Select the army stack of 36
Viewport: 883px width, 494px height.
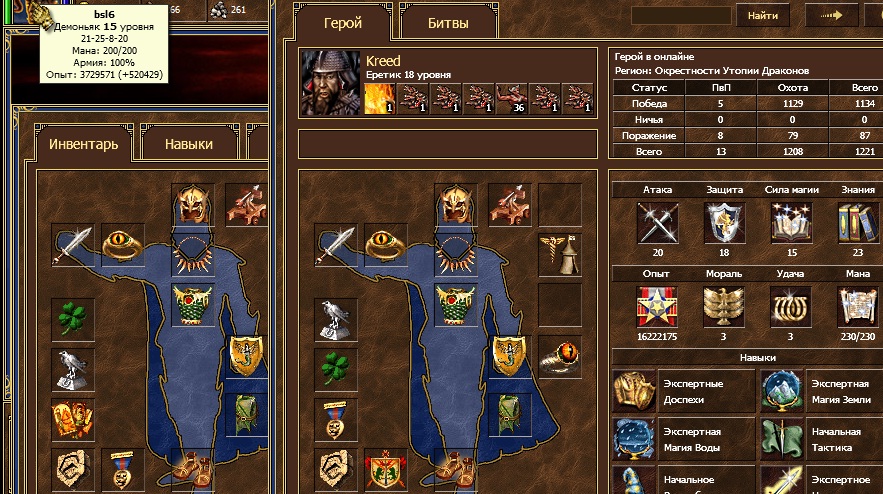click(x=511, y=97)
